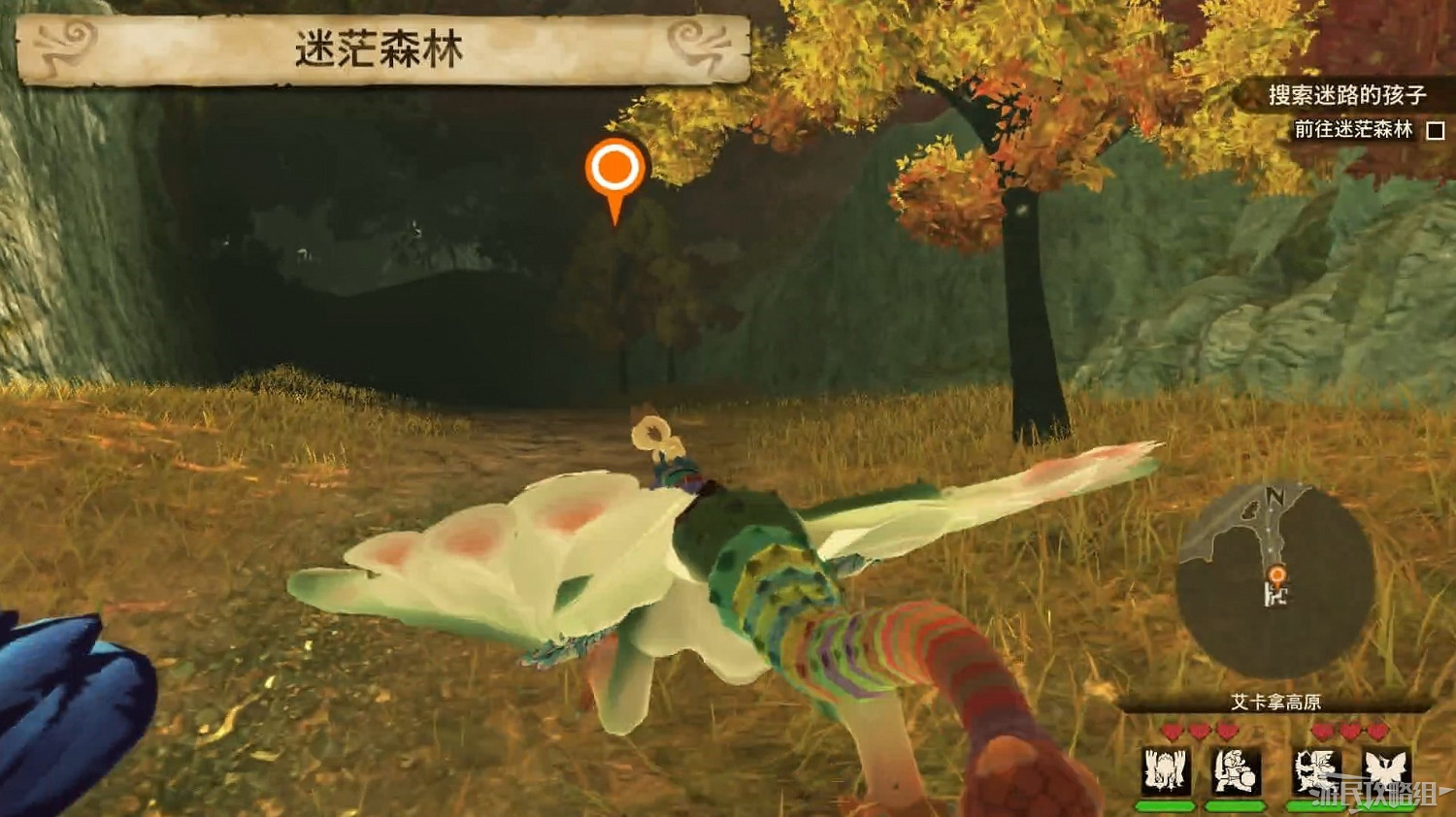The height and width of the screenshot is (817, 1456).
Task: Select the shield-wielding rider portrait icon
Action: 1235,770
